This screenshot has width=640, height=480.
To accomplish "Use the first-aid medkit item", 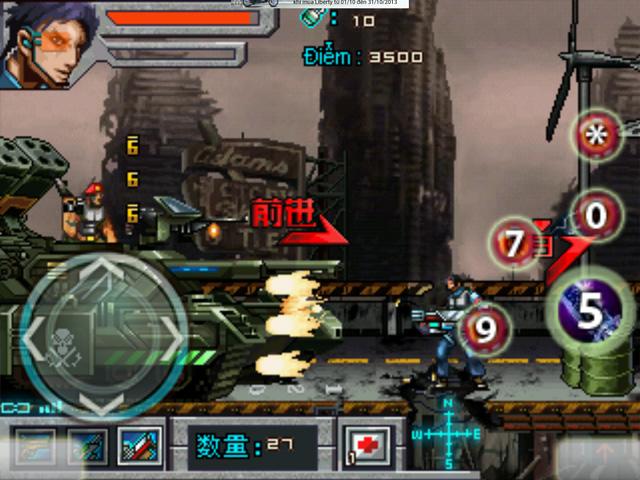I will pyautogui.click(x=366, y=445).
